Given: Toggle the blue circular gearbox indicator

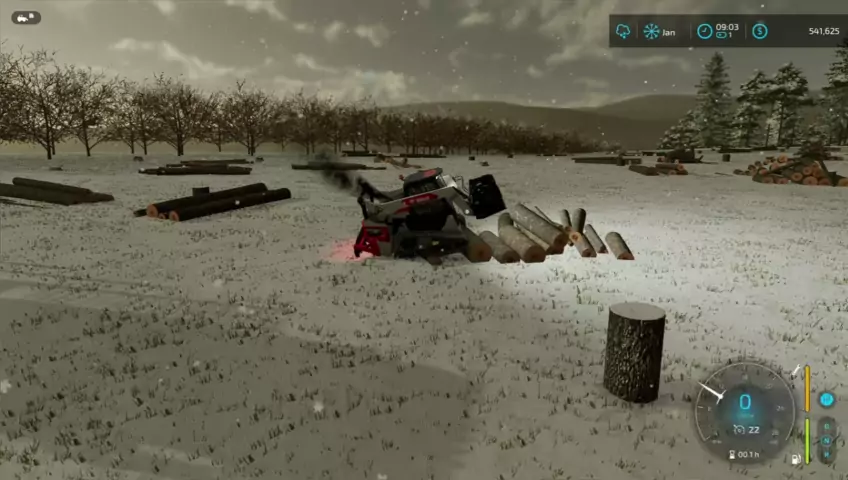Looking at the screenshot, I should [826, 400].
